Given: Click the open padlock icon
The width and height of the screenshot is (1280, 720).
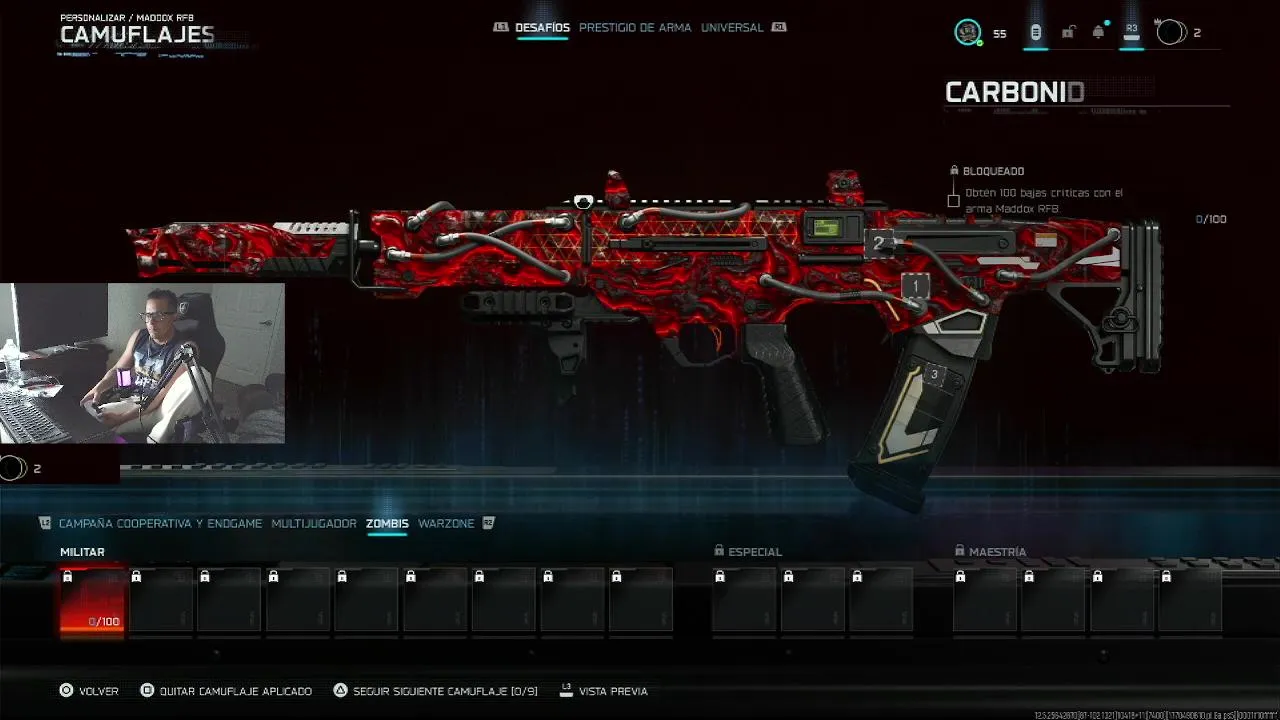Looking at the screenshot, I should pyautogui.click(x=1068, y=33).
